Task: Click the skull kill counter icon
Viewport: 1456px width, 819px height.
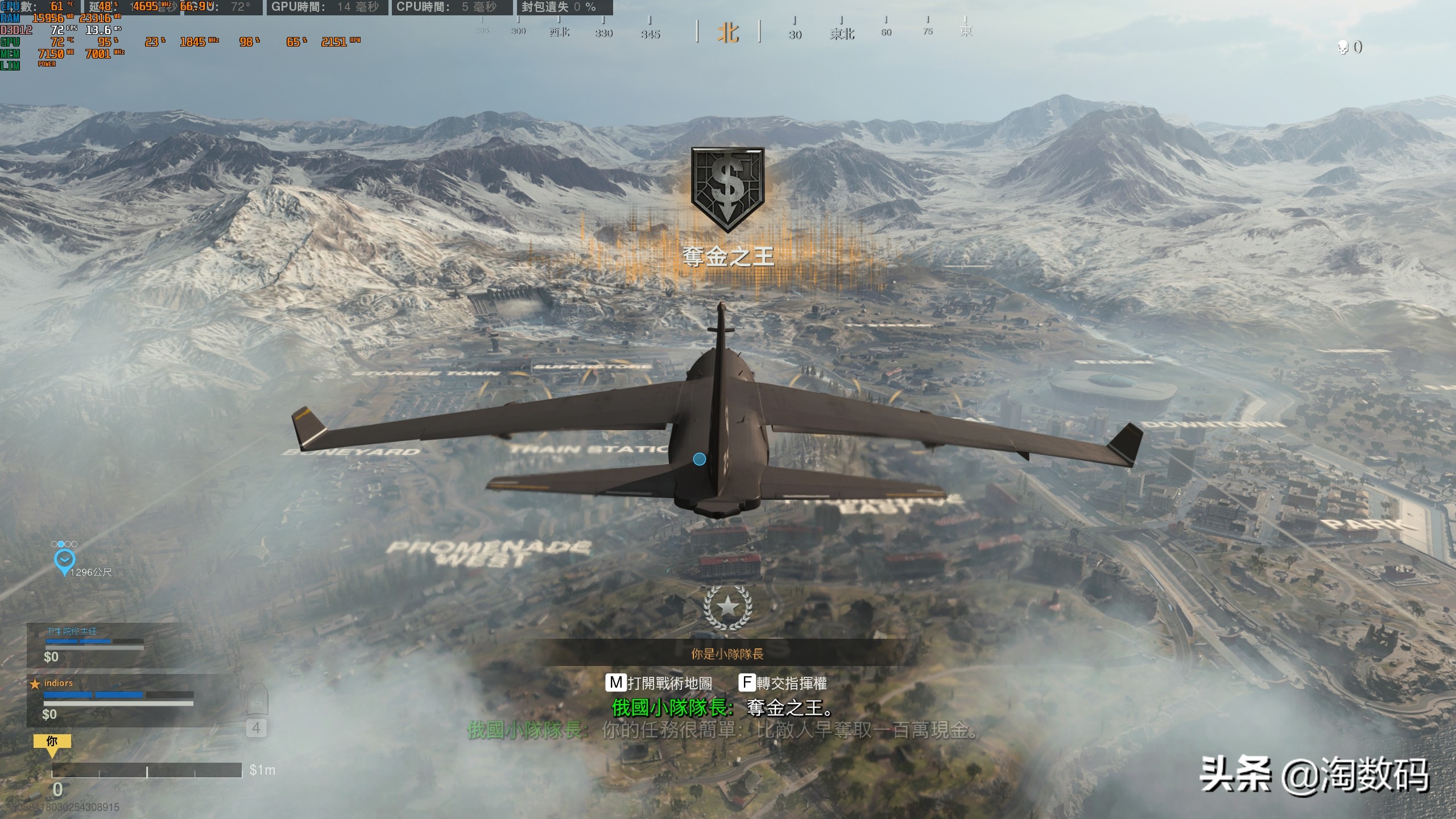Action: click(1343, 48)
